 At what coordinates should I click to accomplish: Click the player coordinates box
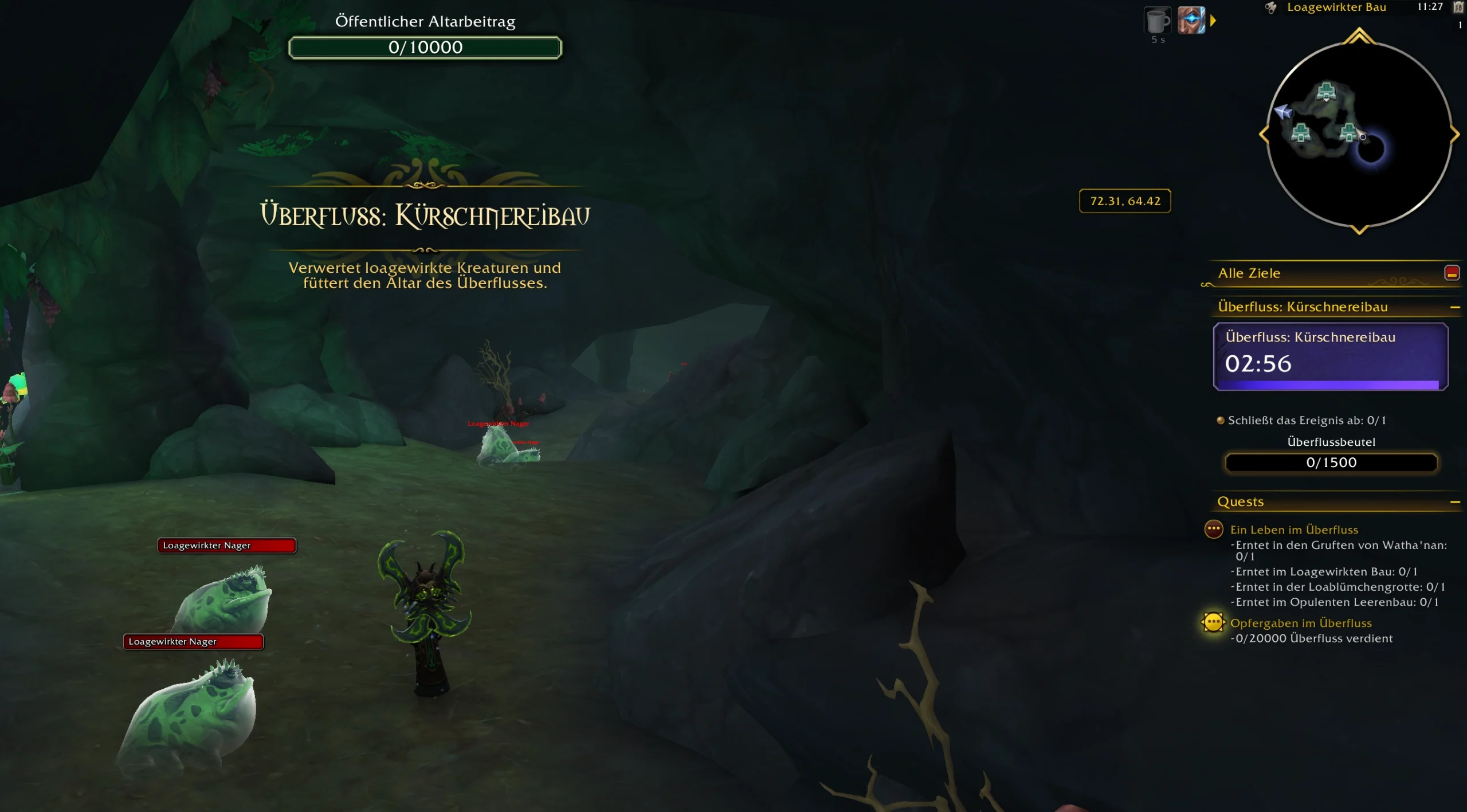(1125, 201)
